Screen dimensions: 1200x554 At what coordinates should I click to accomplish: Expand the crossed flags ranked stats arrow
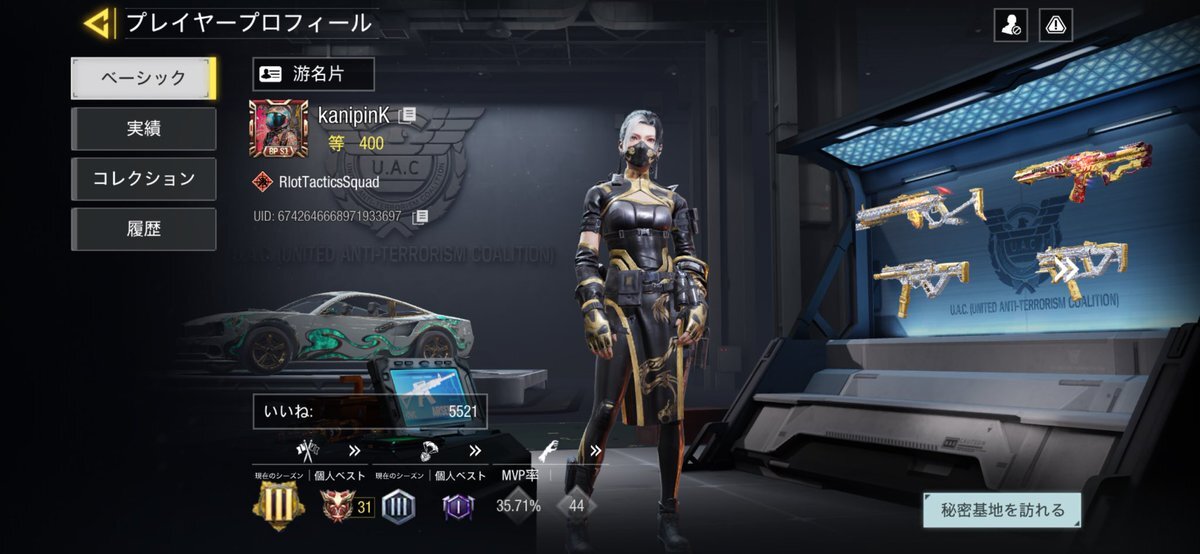[x=354, y=451]
